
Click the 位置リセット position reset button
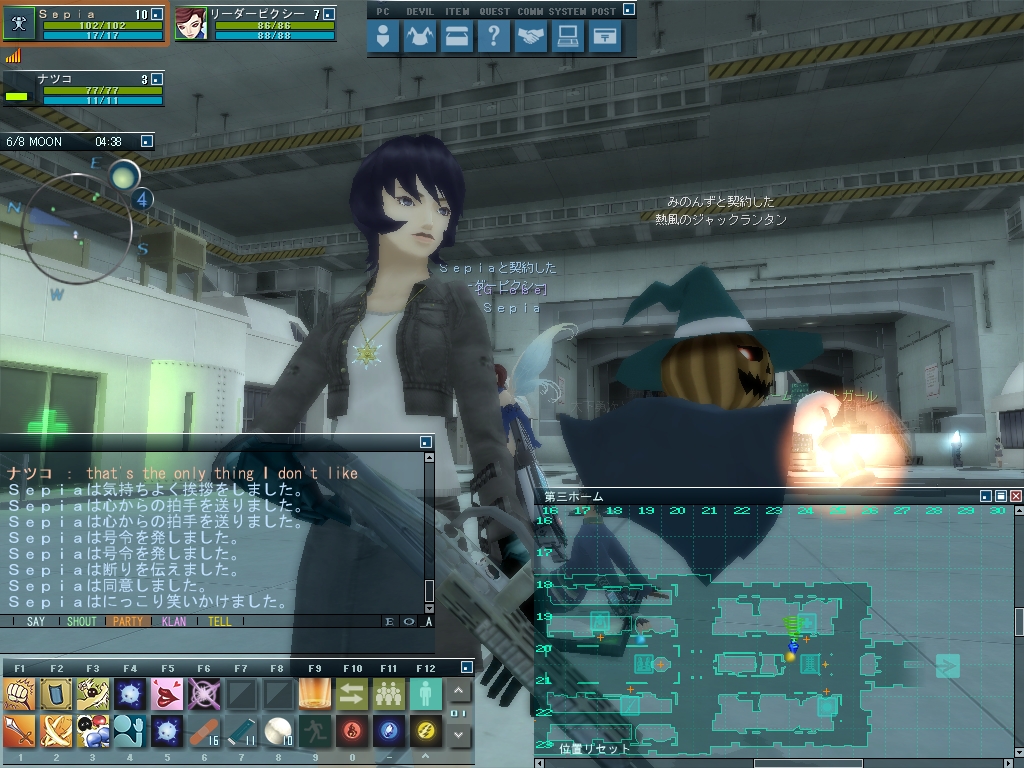click(595, 748)
